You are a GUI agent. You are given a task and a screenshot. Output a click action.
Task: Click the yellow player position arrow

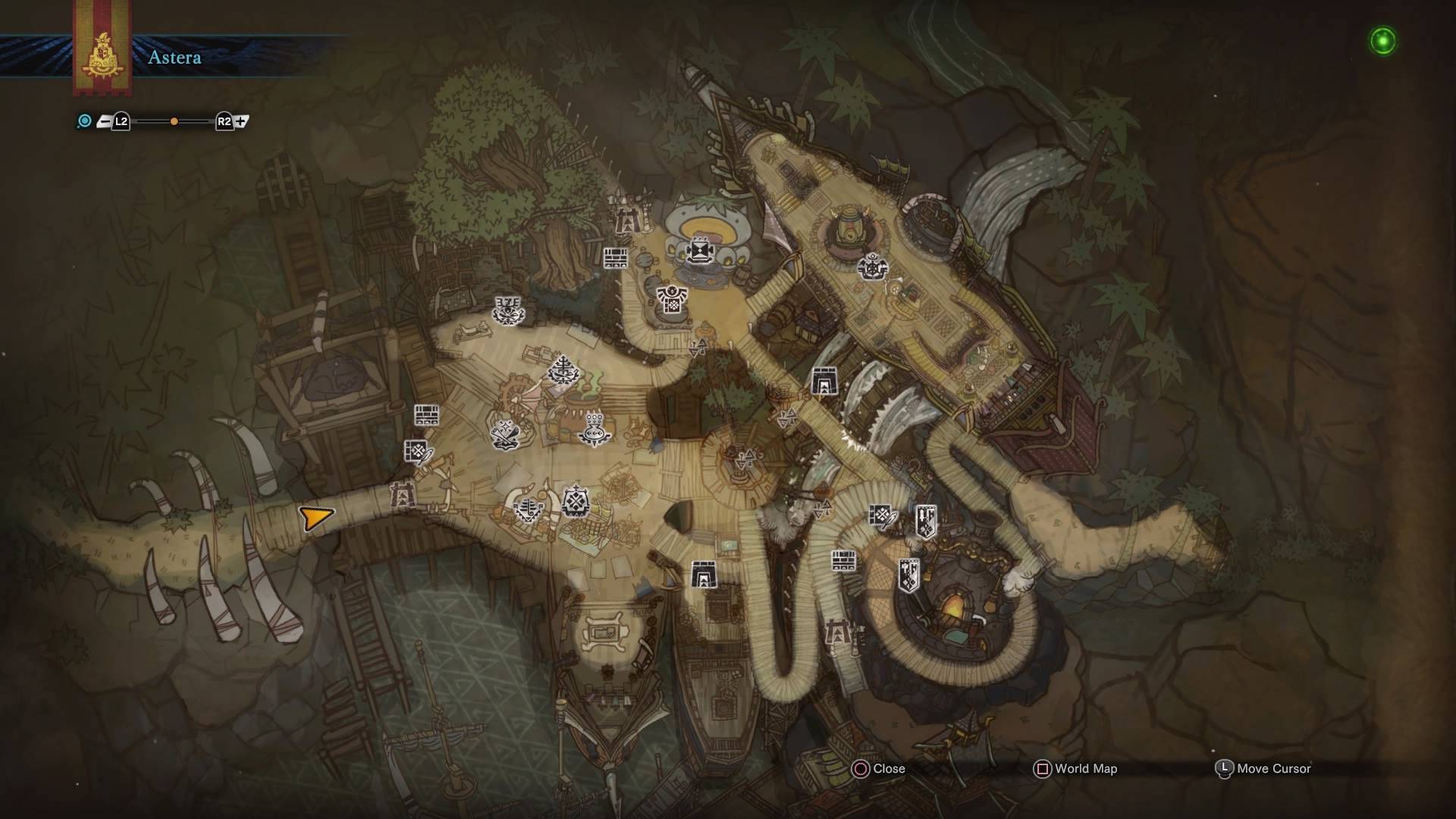coord(315,518)
